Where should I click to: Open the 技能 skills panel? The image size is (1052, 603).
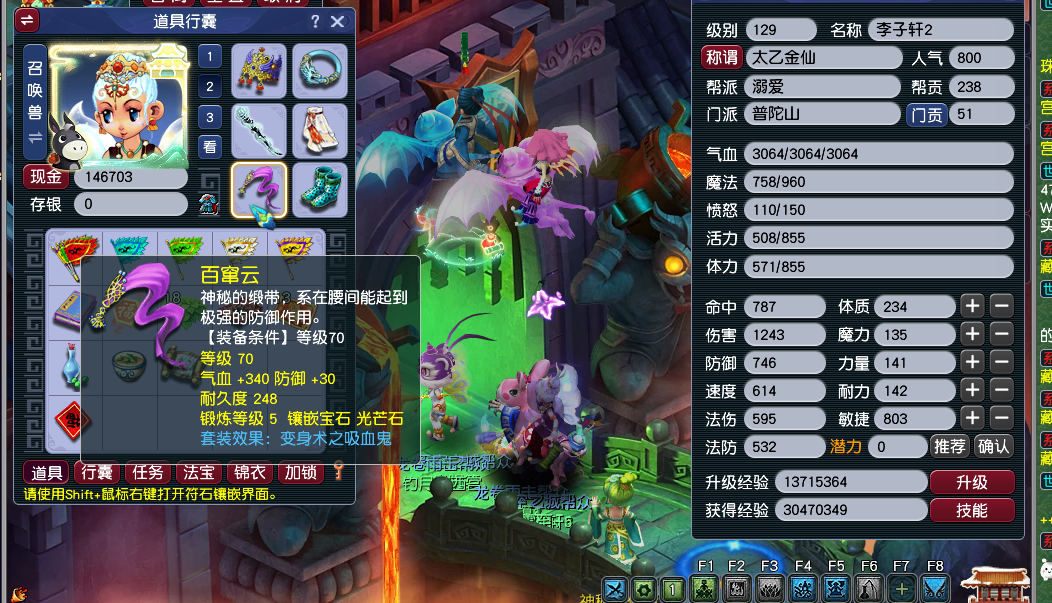(x=971, y=510)
